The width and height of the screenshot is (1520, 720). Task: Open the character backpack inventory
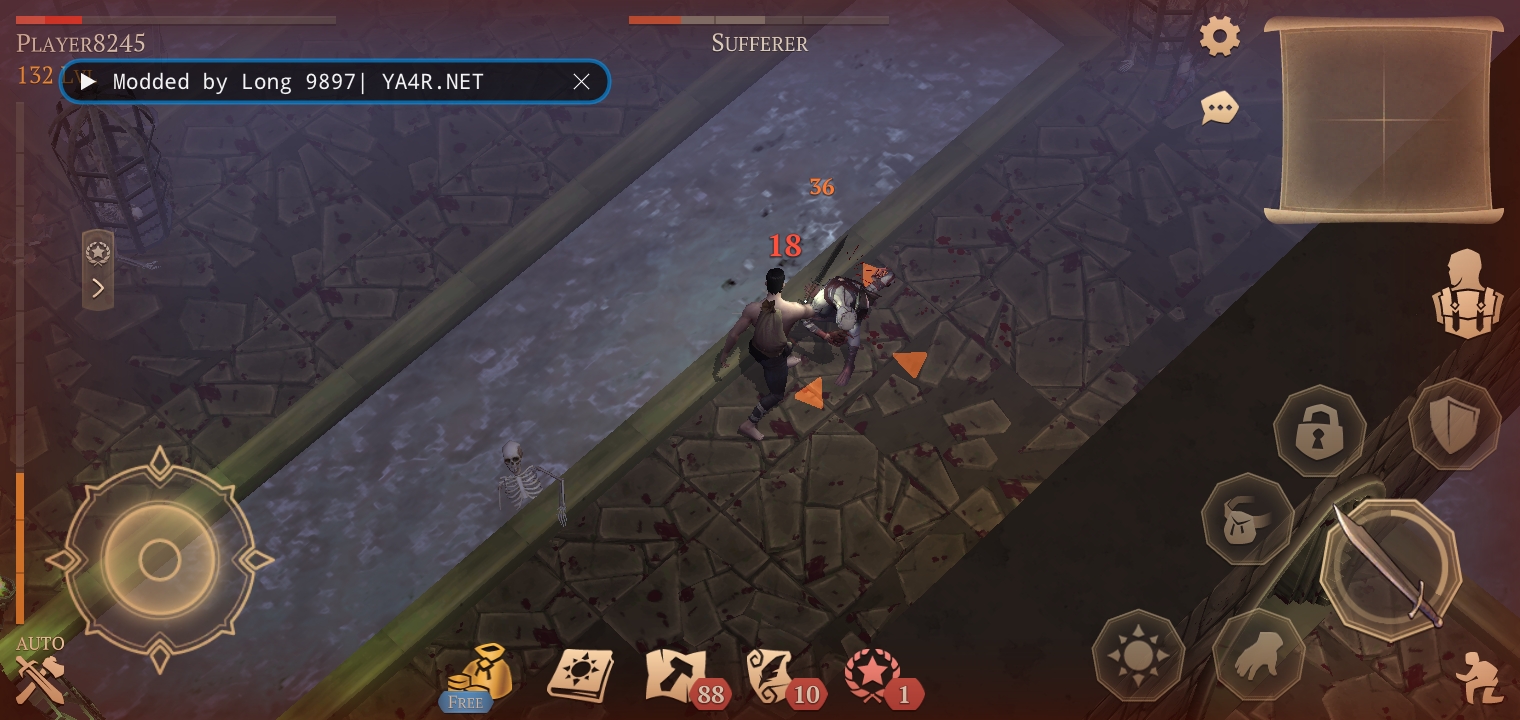pos(1466,295)
